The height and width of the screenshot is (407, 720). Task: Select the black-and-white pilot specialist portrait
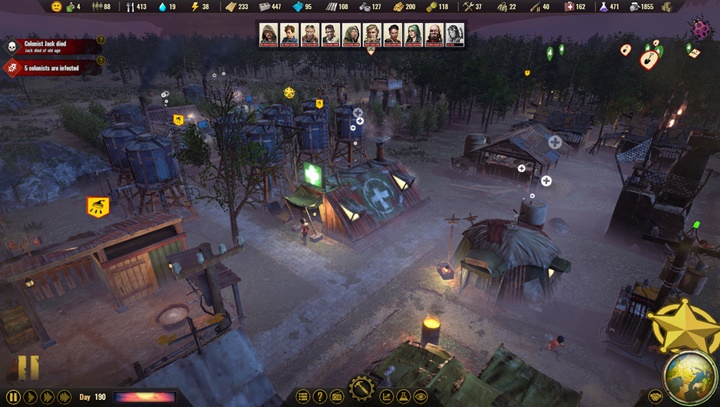point(455,35)
